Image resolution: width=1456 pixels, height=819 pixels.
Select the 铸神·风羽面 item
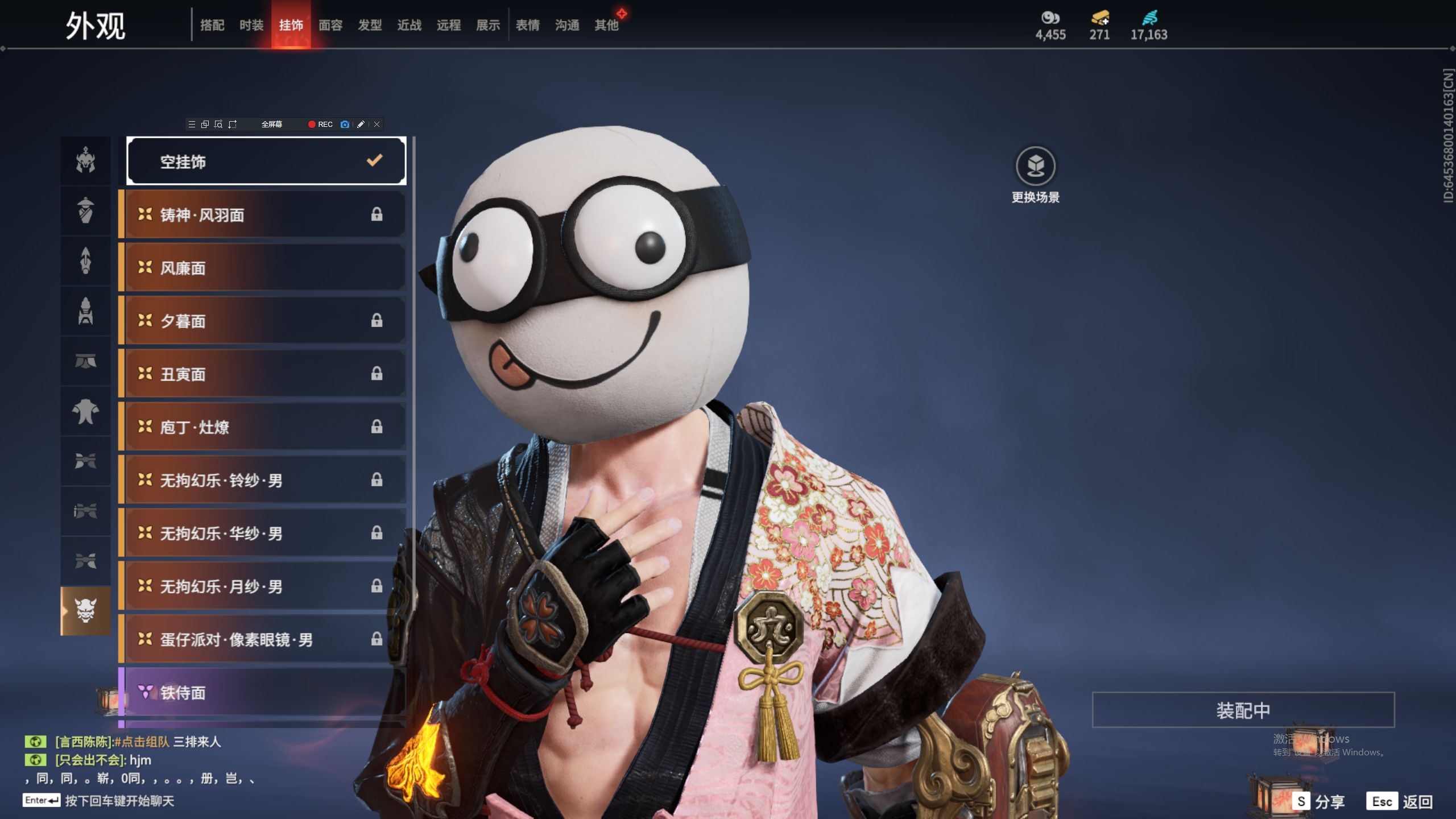pos(265,215)
